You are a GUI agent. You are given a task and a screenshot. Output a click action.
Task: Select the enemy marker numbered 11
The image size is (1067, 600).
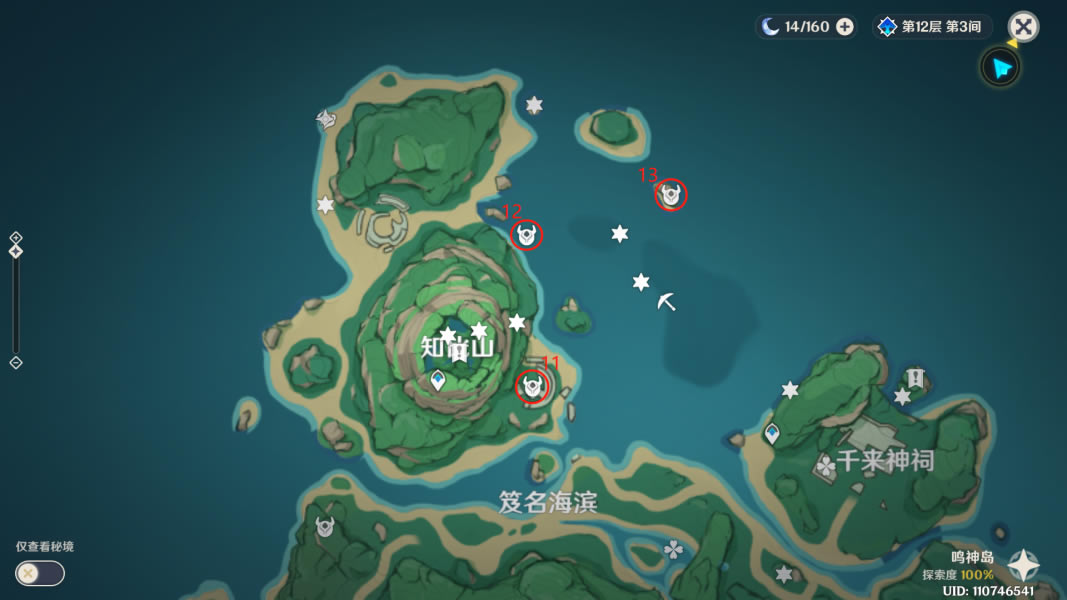tap(532, 386)
